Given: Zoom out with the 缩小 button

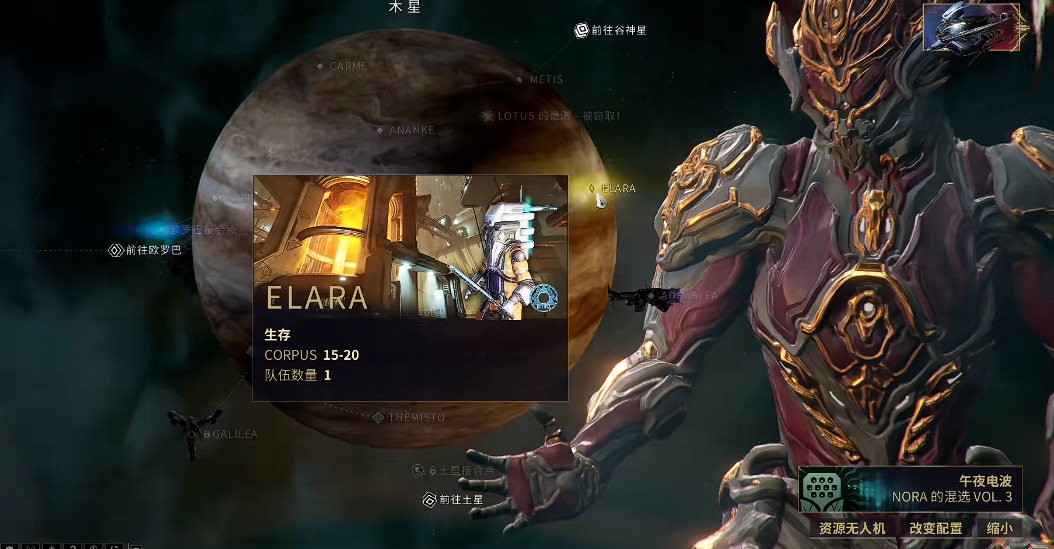Looking at the screenshot, I should 999,528.
